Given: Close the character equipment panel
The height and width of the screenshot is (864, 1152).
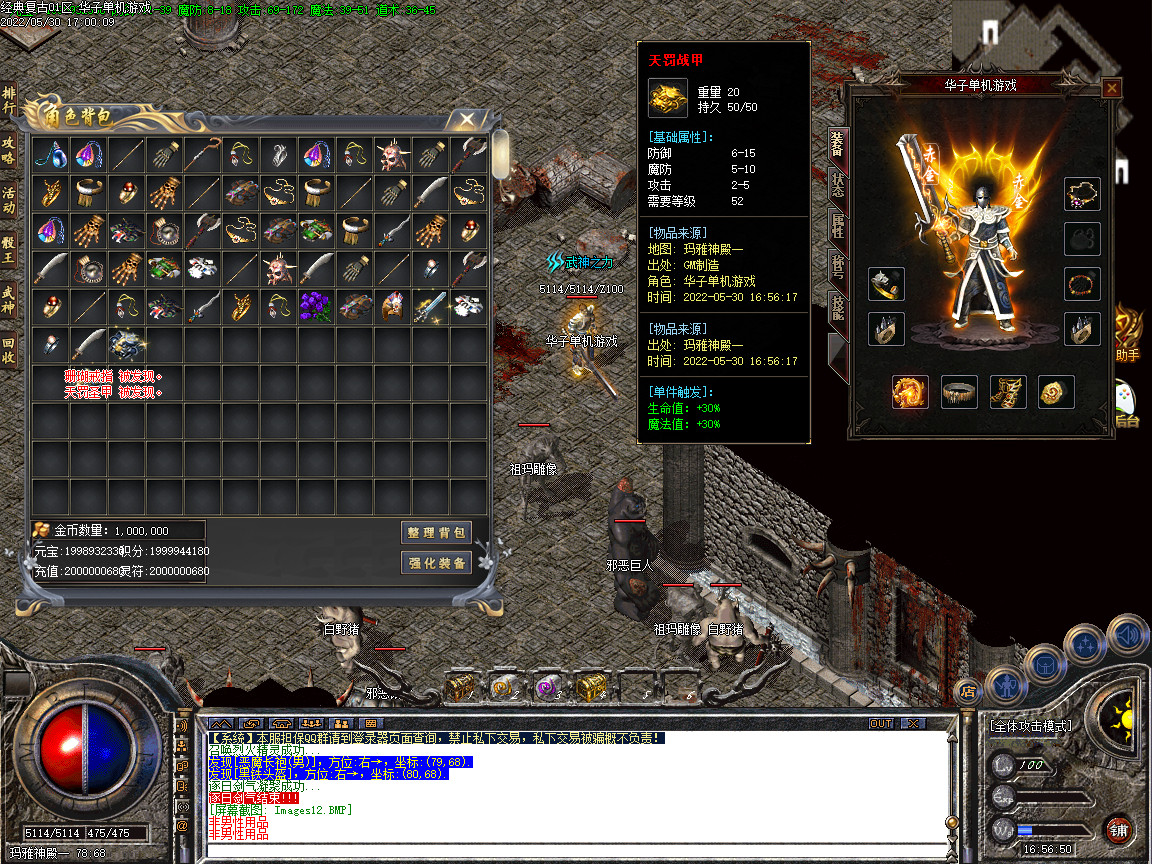Looking at the screenshot, I should tap(1111, 88).
